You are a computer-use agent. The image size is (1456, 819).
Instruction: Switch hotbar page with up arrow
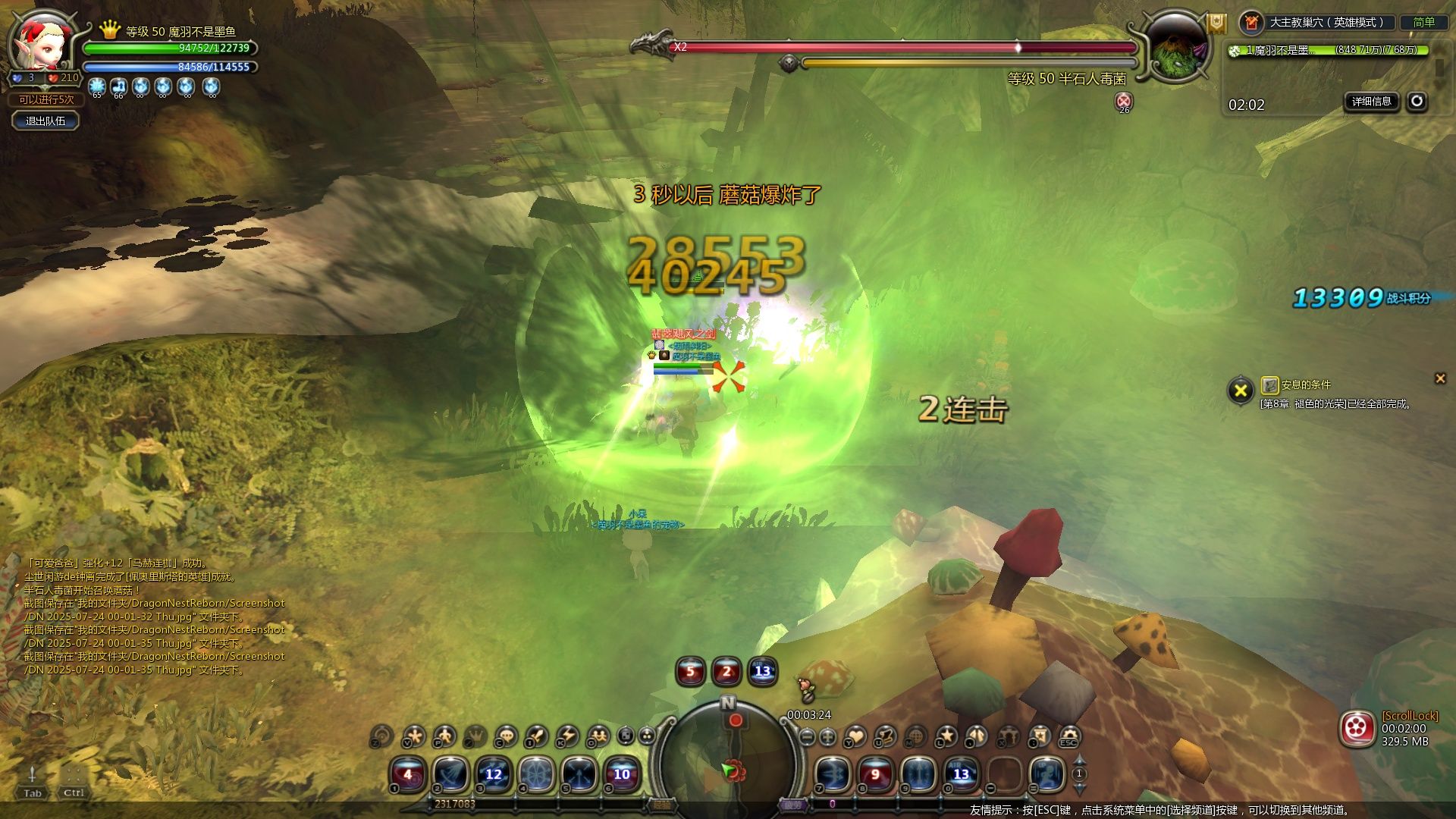coord(1079,760)
